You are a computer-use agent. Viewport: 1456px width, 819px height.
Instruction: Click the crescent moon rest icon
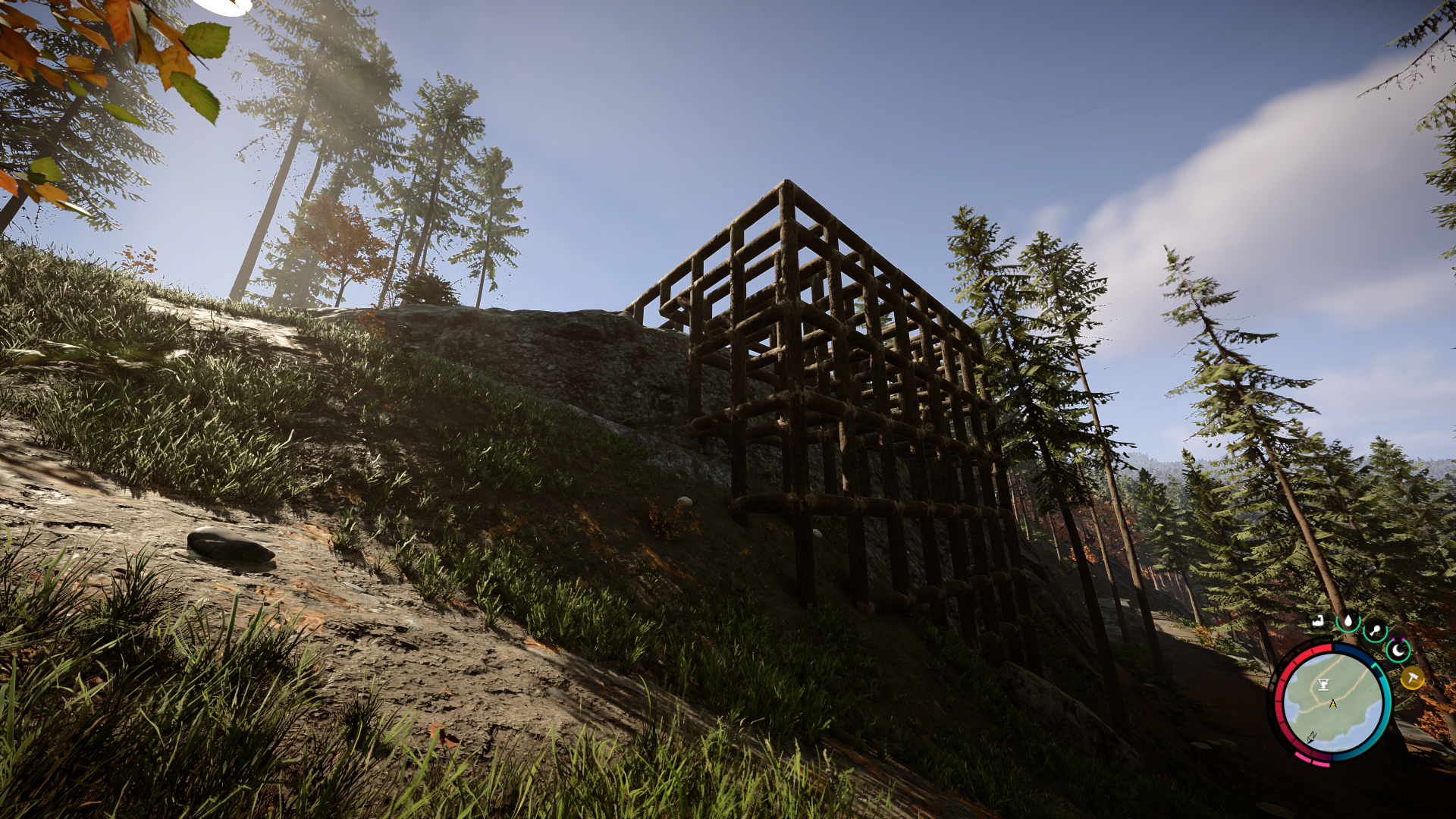1398,651
